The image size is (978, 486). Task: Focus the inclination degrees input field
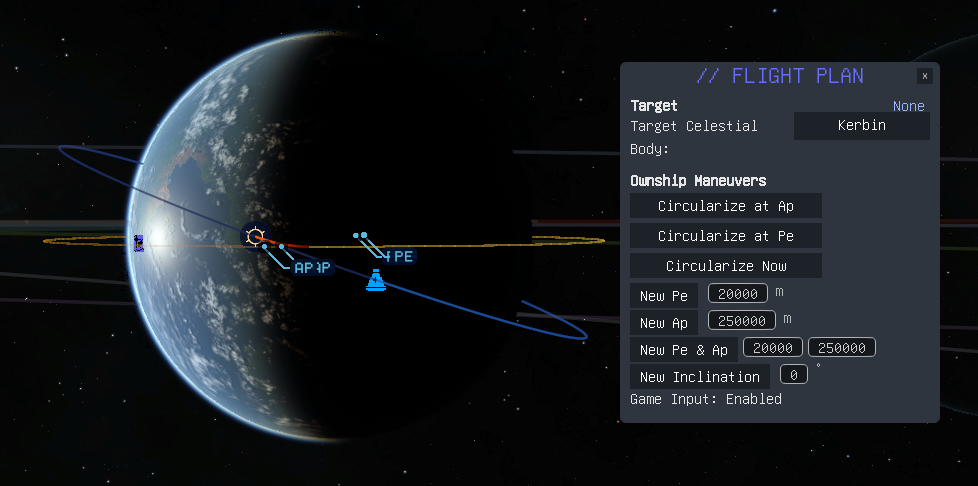793,375
